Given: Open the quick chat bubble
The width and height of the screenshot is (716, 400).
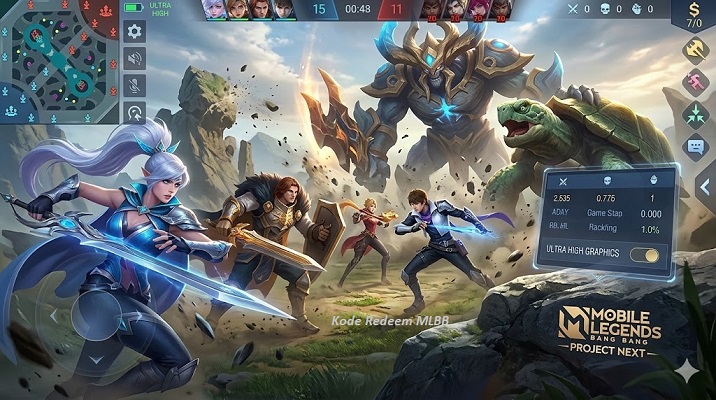Looking at the screenshot, I should [x=695, y=147].
